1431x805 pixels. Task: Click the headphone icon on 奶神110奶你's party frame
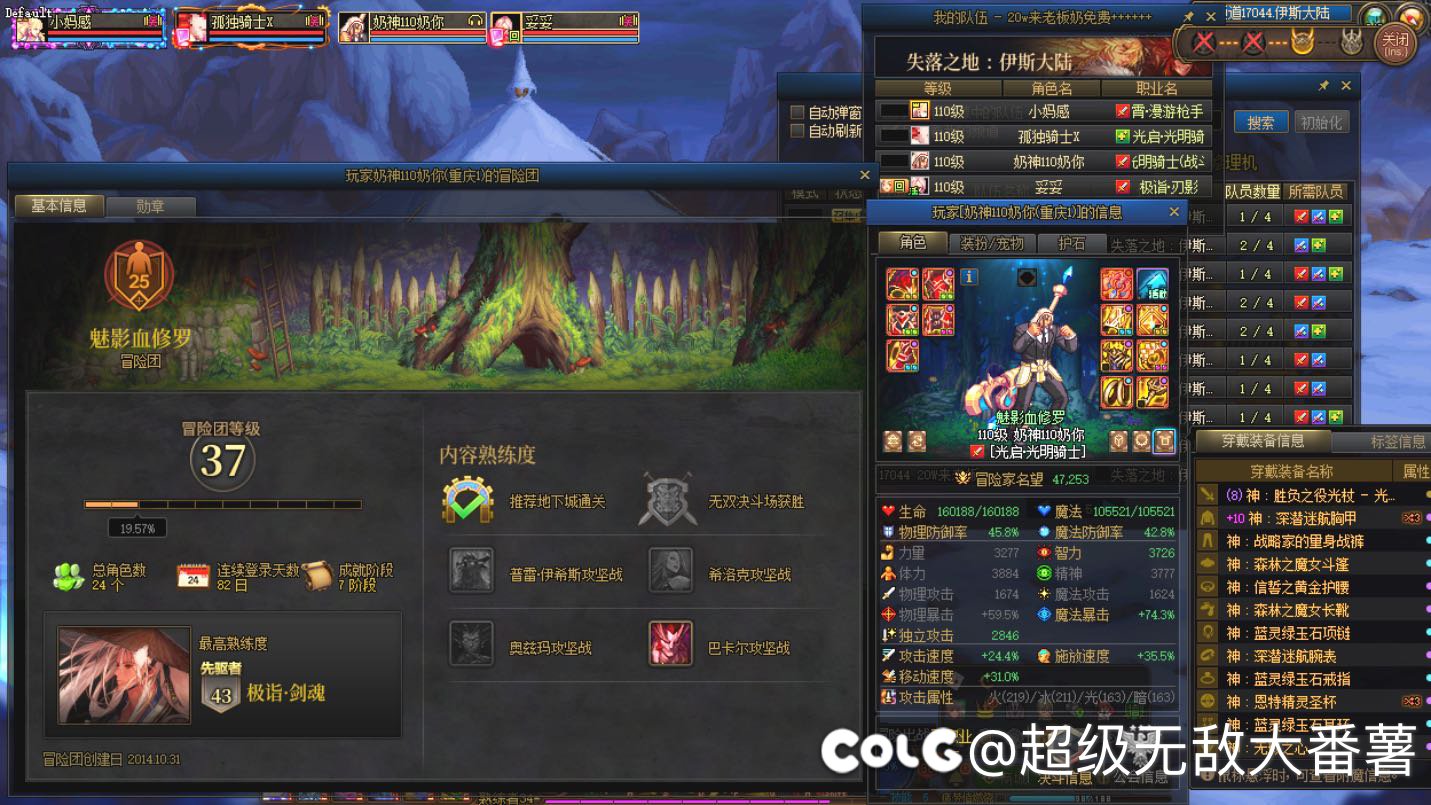(x=475, y=19)
